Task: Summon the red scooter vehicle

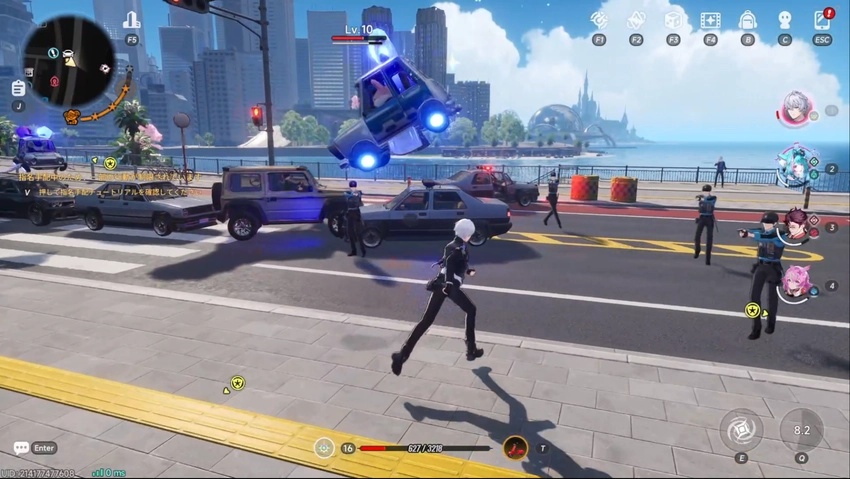Action: point(515,448)
